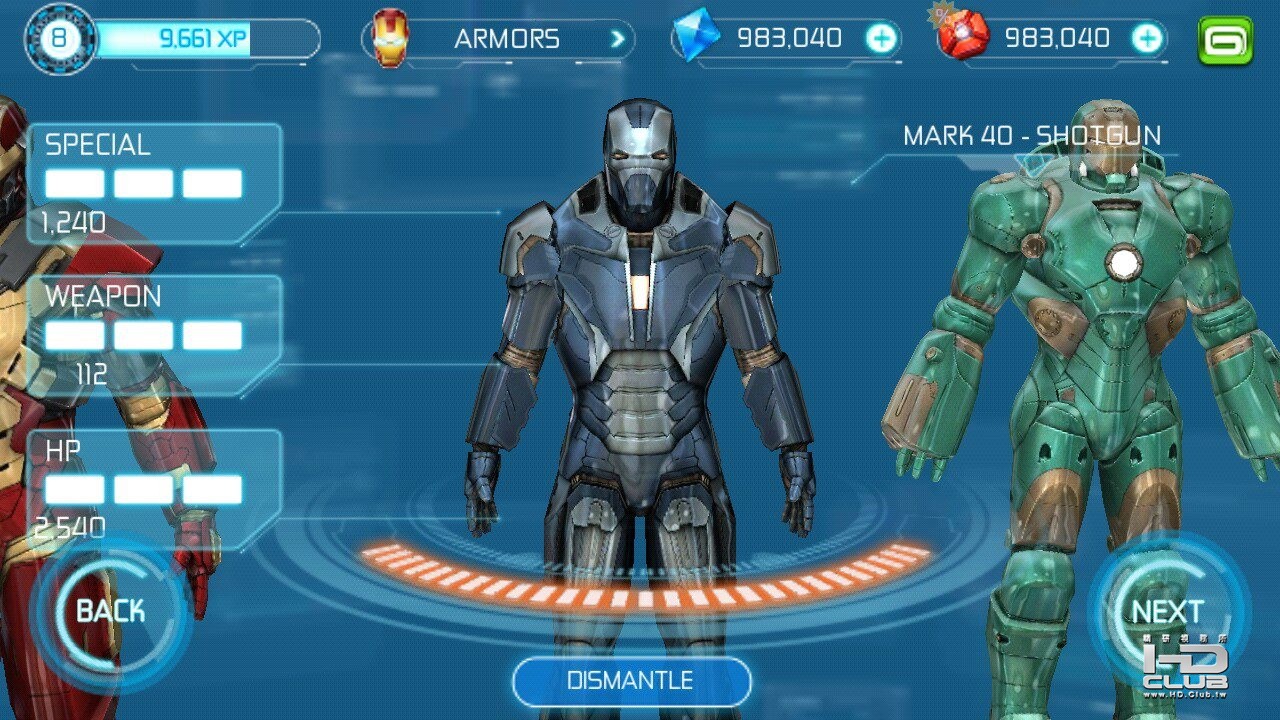The height and width of the screenshot is (720, 1280).
Task: Dismantle the selected armor
Action: pyautogui.click(x=631, y=682)
